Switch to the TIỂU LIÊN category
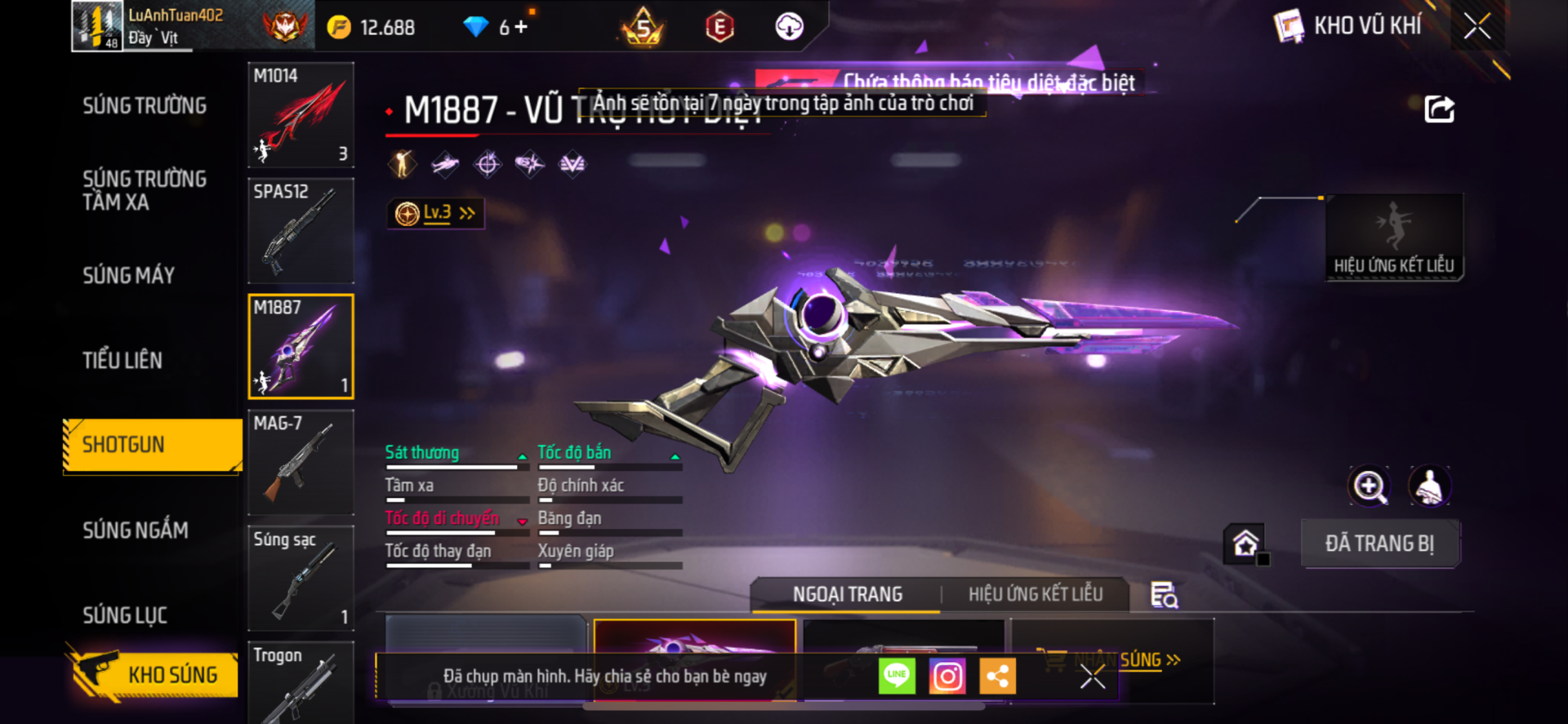Image resolution: width=1568 pixels, height=724 pixels. pyautogui.click(x=122, y=360)
